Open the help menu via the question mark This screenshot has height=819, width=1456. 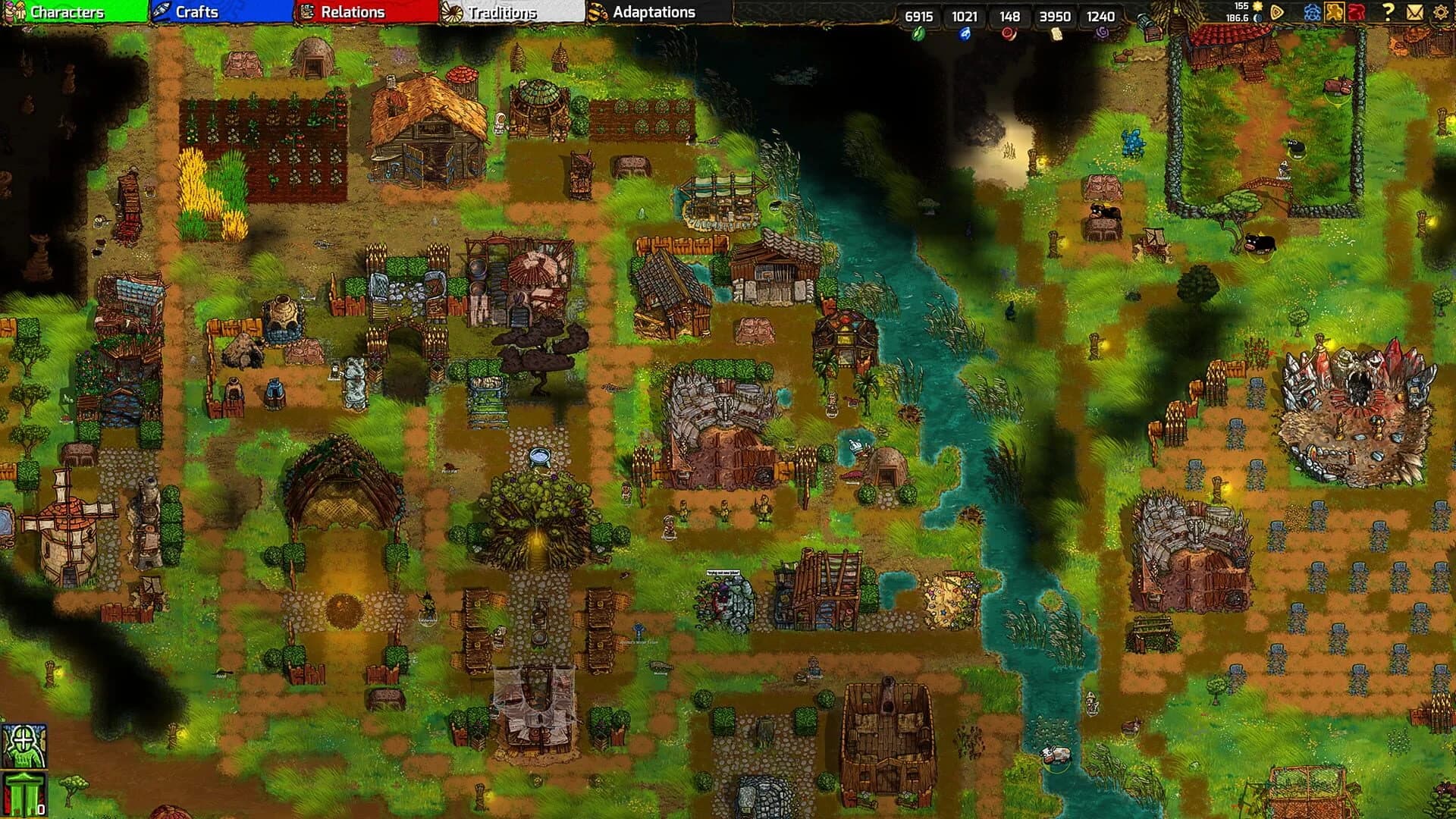1390,11
